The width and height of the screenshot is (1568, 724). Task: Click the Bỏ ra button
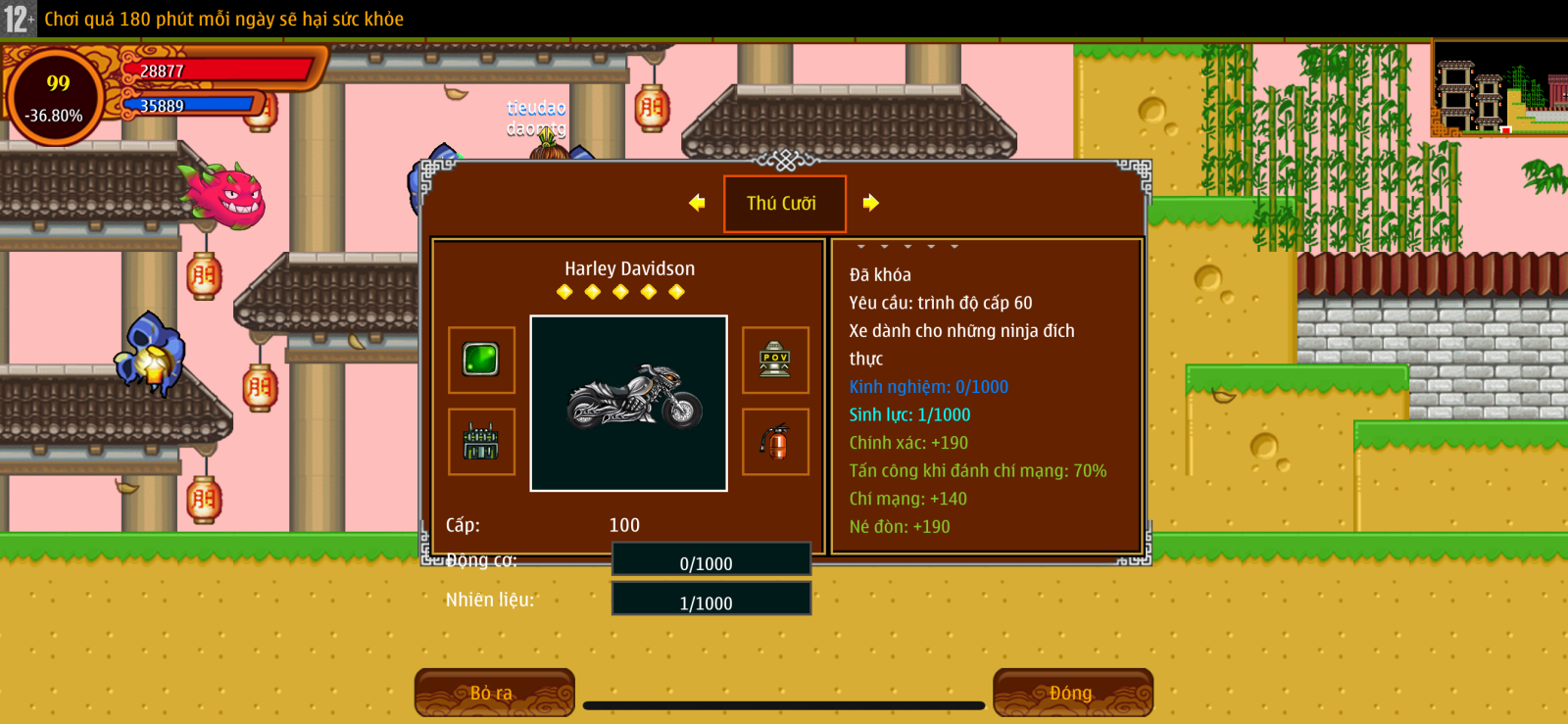click(494, 693)
